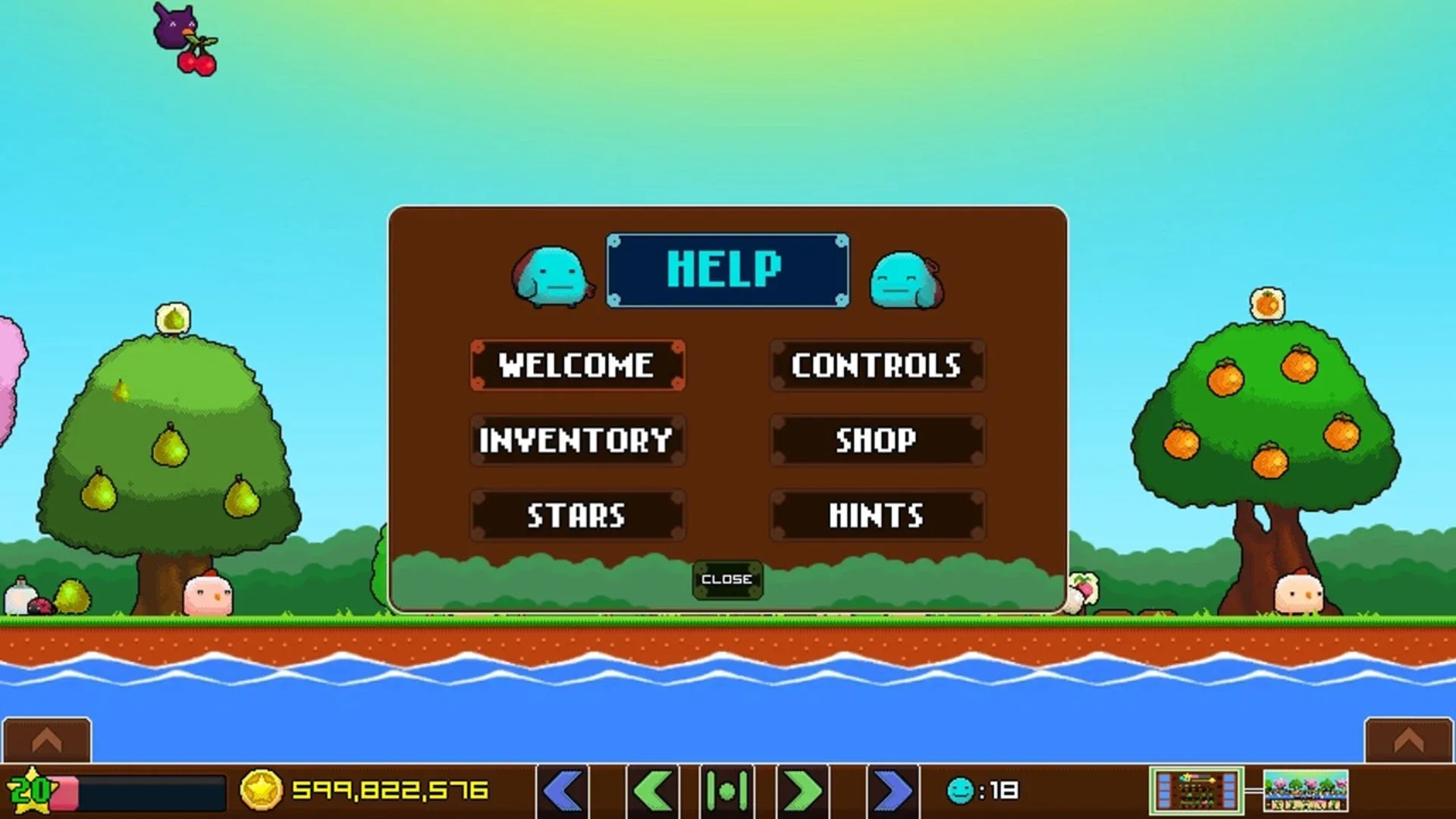Click the center home position icon
The image size is (1456, 819).
click(728, 790)
